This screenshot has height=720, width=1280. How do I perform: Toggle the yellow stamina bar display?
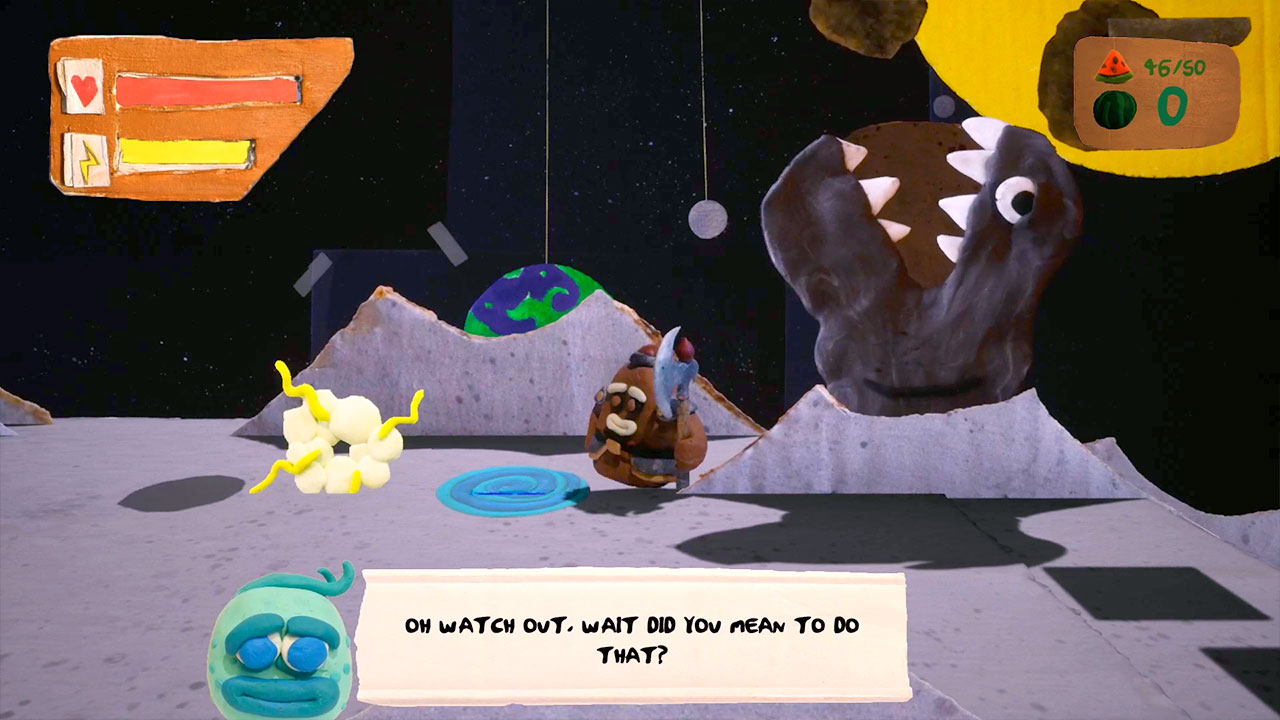click(x=185, y=154)
